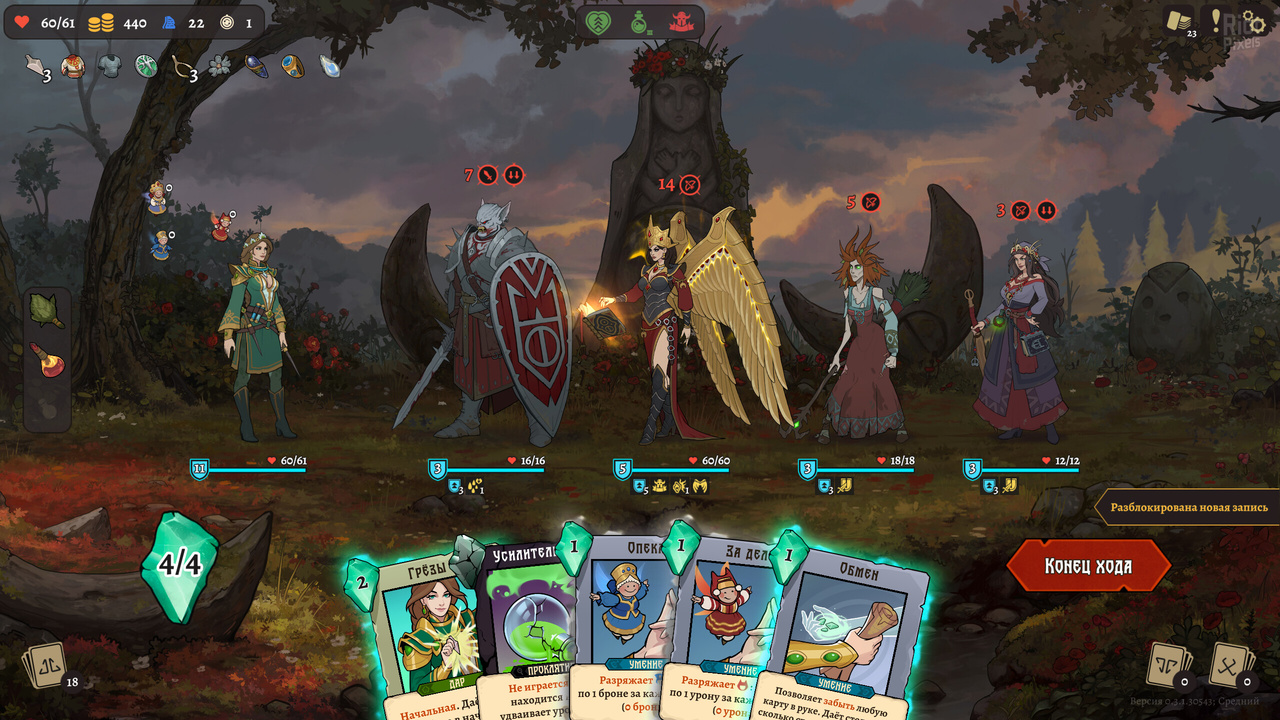1280x720 pixels.
Task: Inspect the green potion buff at top center
Action: [638, 21]
